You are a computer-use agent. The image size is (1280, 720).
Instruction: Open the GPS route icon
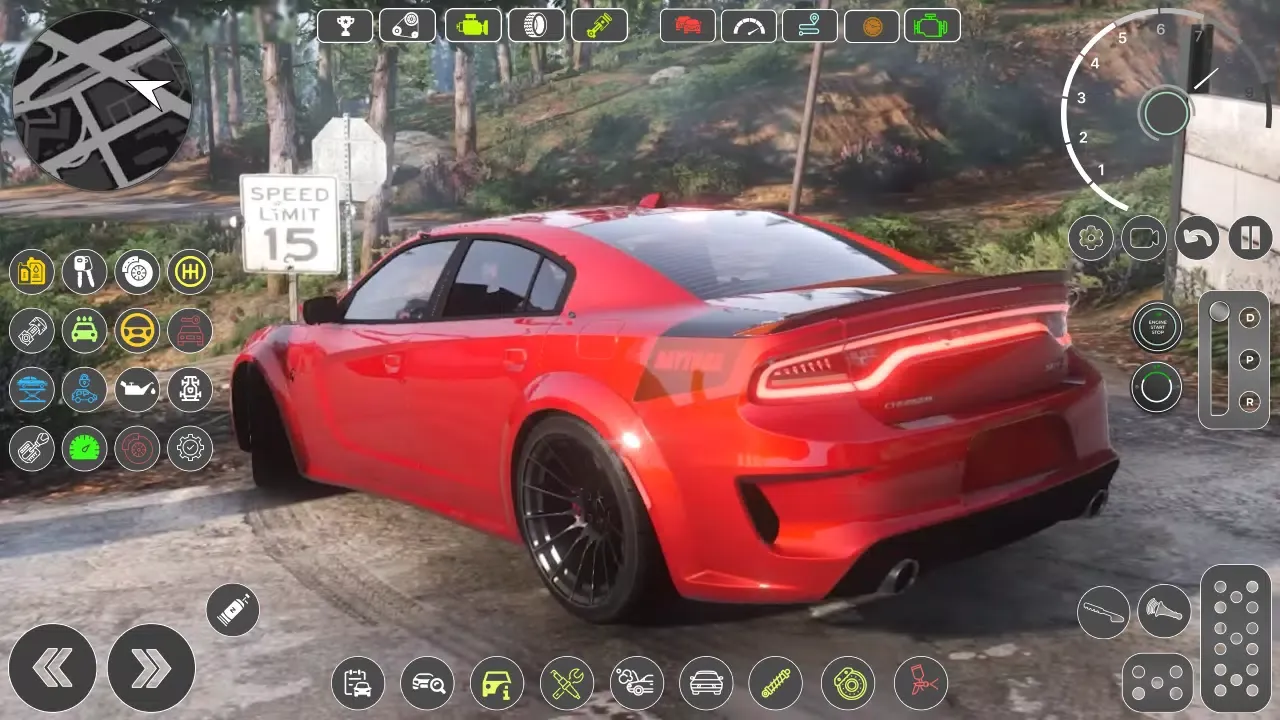pos(810,26)
